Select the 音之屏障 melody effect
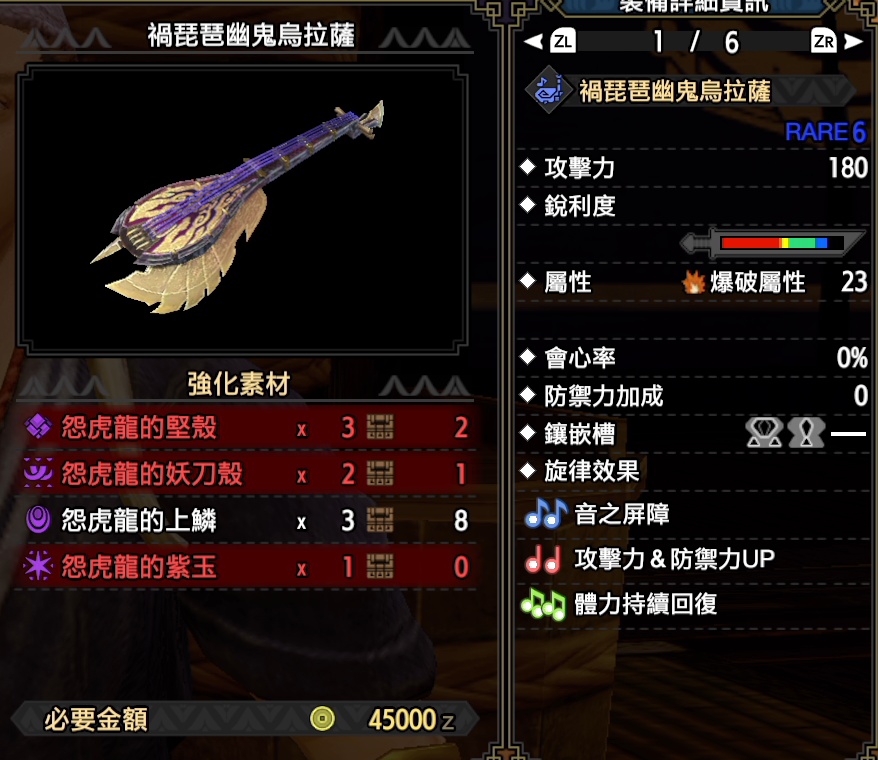878x760 pixels. 621,515
